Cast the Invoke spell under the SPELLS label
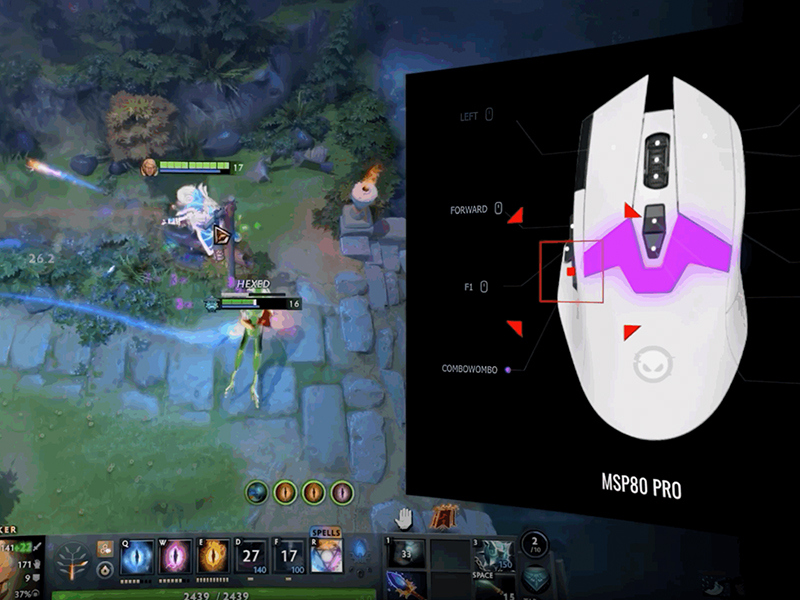Image resolution: width=800 pixels, height=600 pixels. 326,558
